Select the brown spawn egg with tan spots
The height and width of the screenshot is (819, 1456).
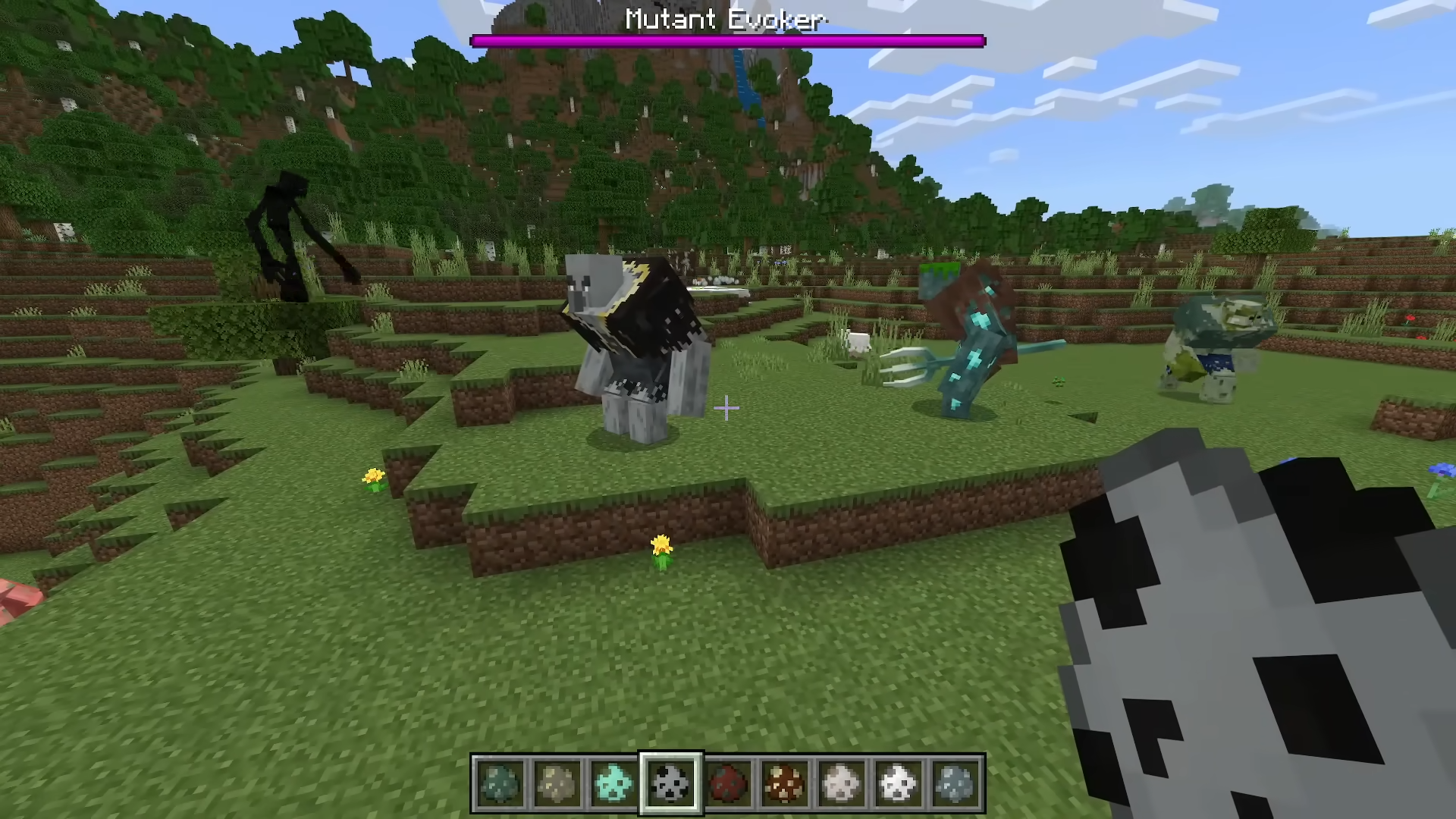785,783
